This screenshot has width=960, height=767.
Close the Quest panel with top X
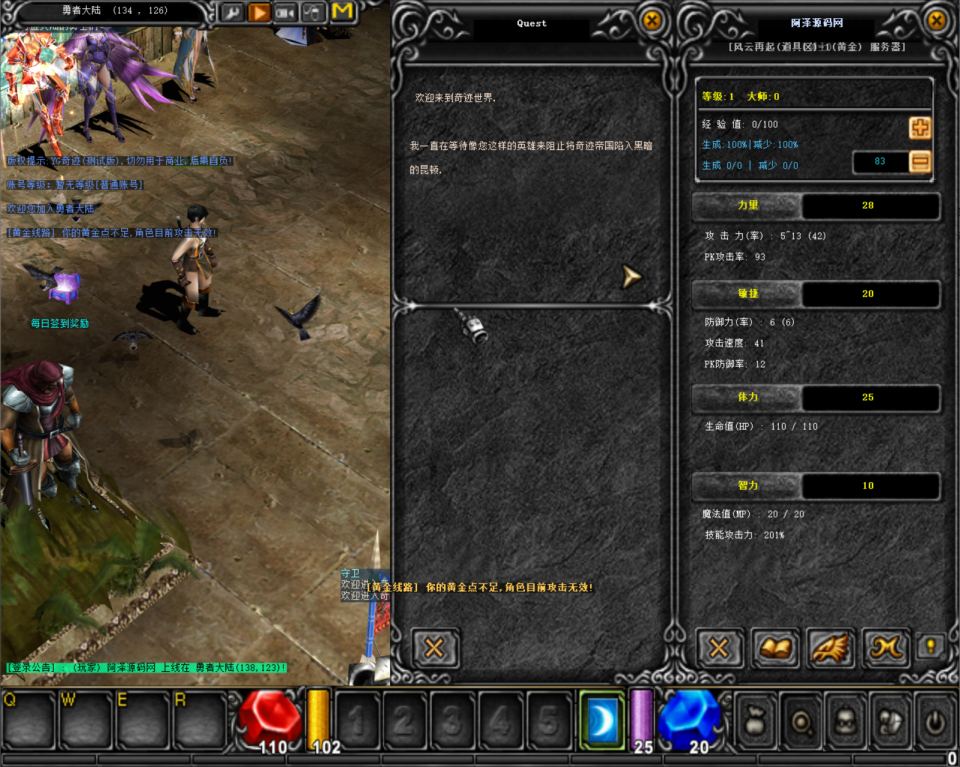[652, 20]
